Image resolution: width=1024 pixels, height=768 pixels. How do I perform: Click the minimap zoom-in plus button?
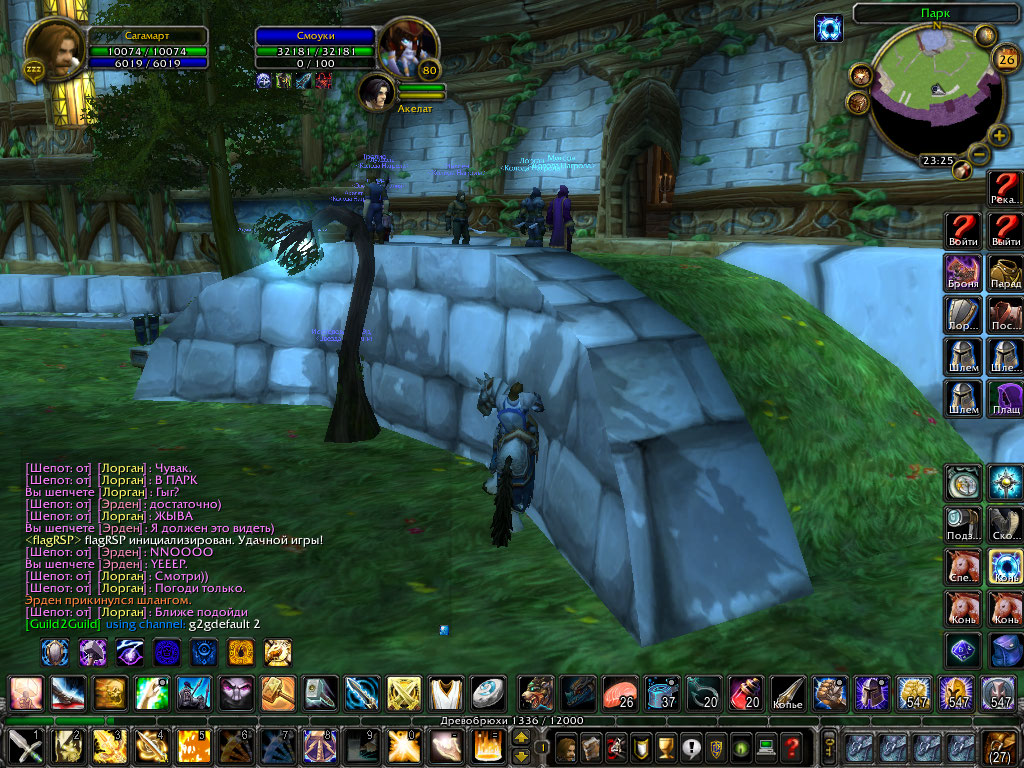click(998, 136)
